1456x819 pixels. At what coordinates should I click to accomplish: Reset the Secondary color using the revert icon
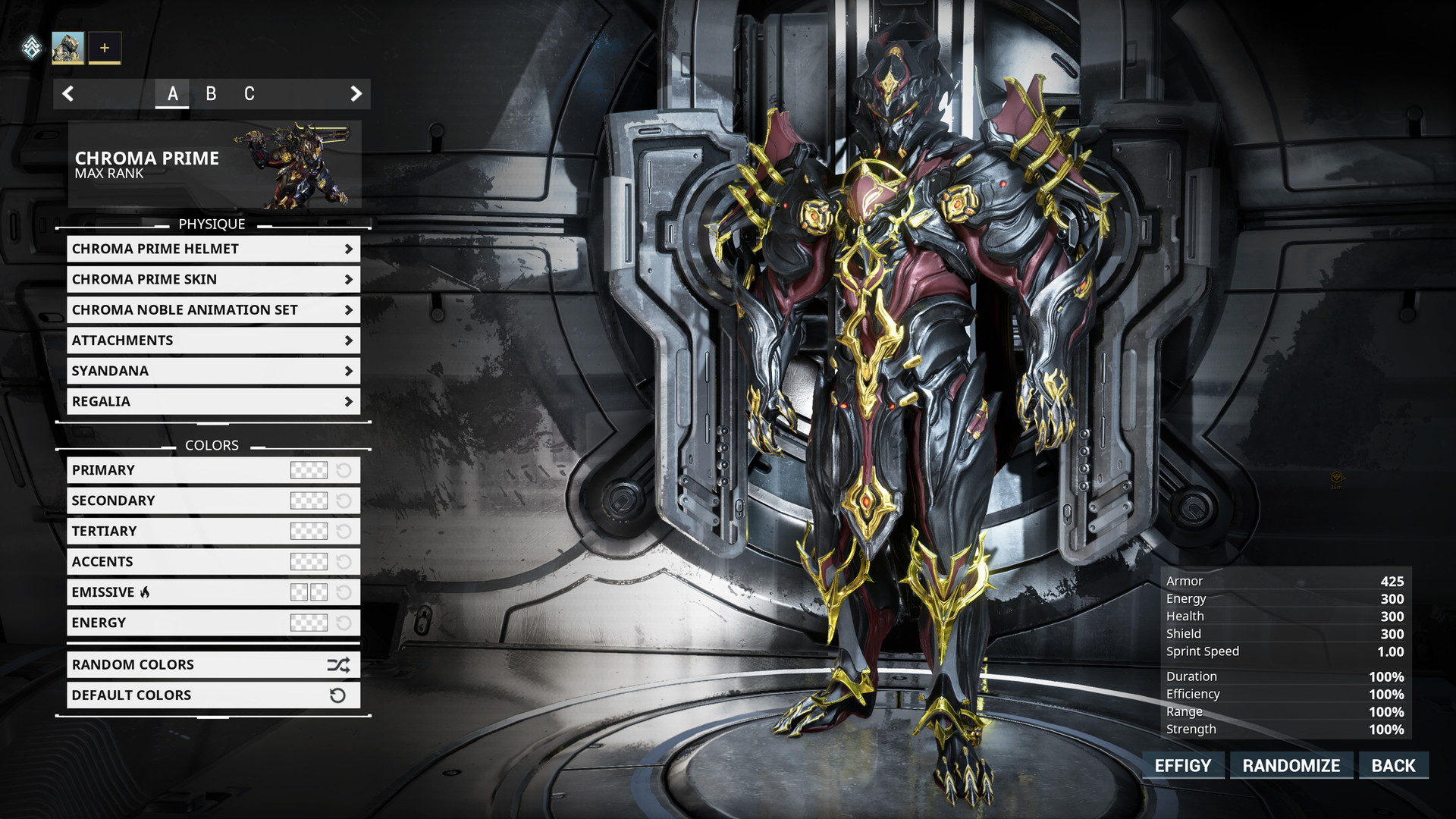pos(345,500)
